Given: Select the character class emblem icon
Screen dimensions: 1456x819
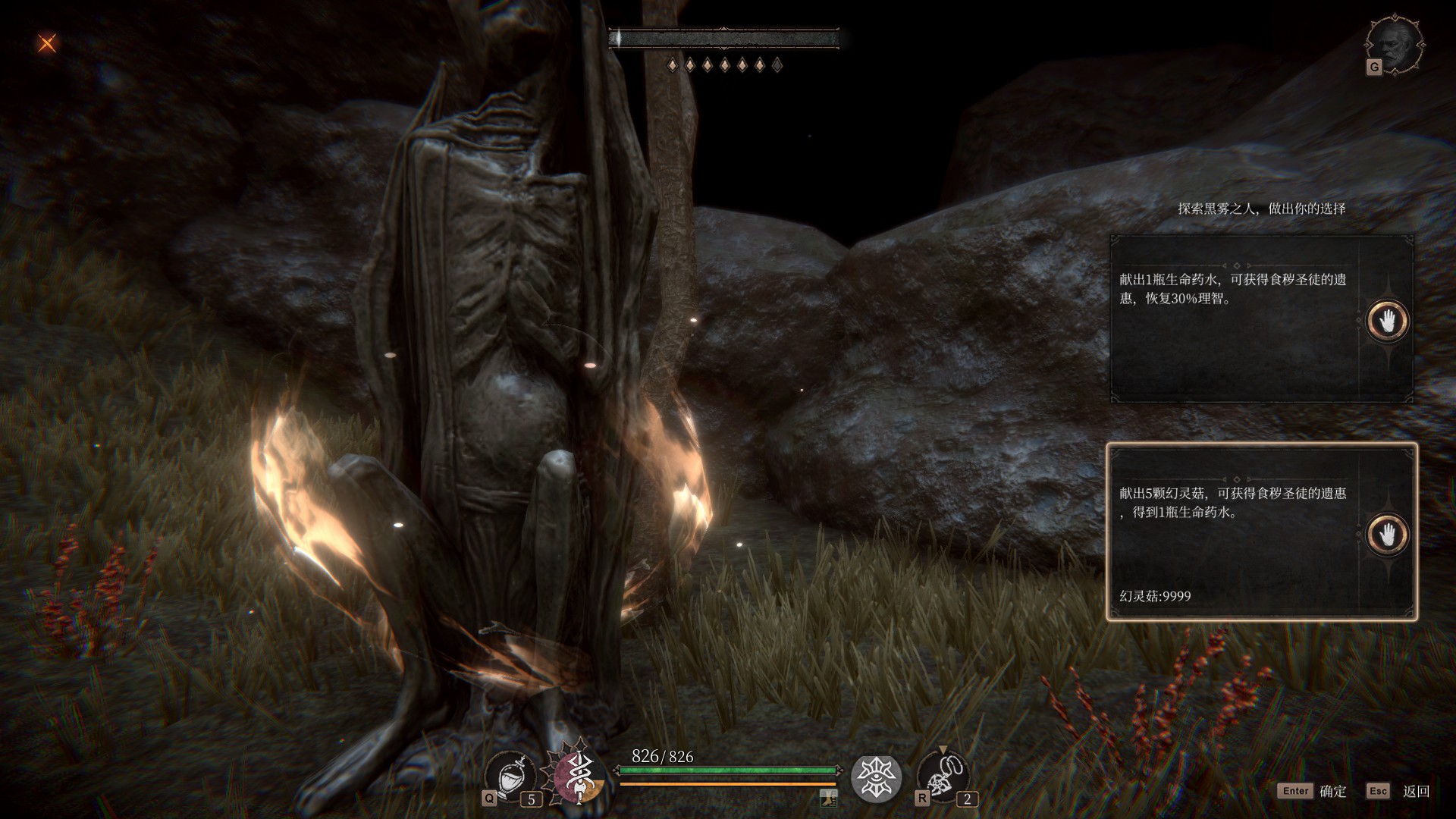Looking at the screenshot, I should 580,777.
